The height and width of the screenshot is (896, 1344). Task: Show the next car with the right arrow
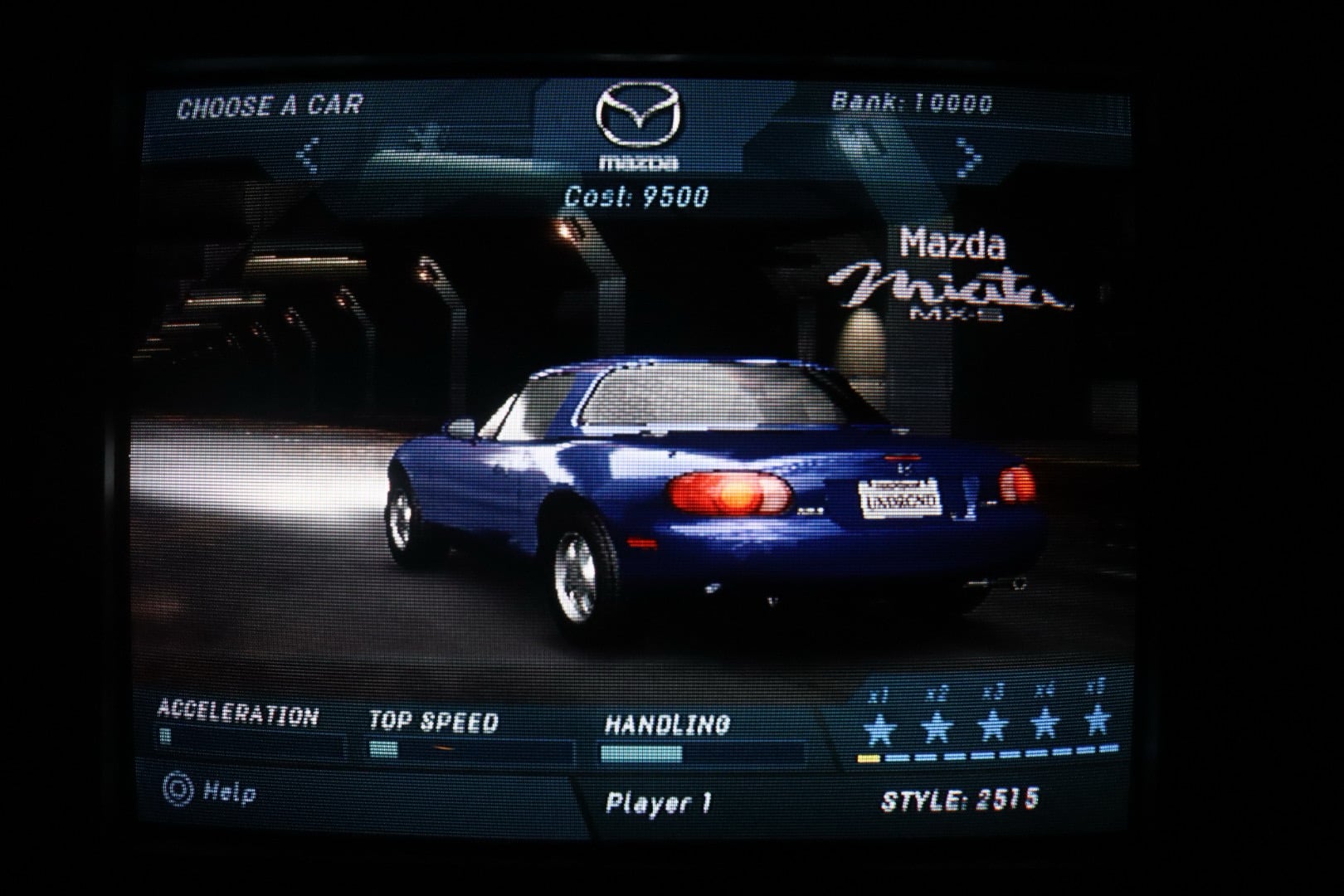click(968, 157)
